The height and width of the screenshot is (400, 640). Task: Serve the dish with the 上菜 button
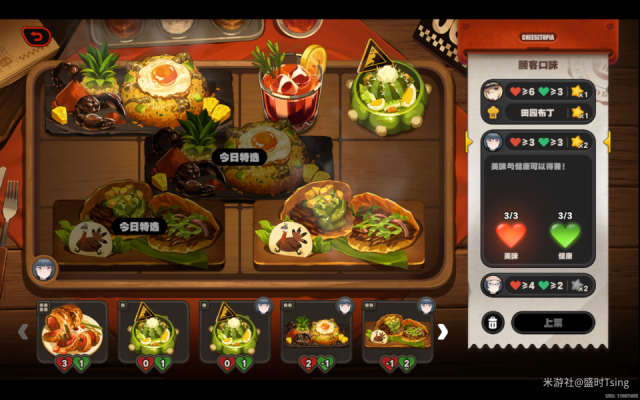click(553, 322)
